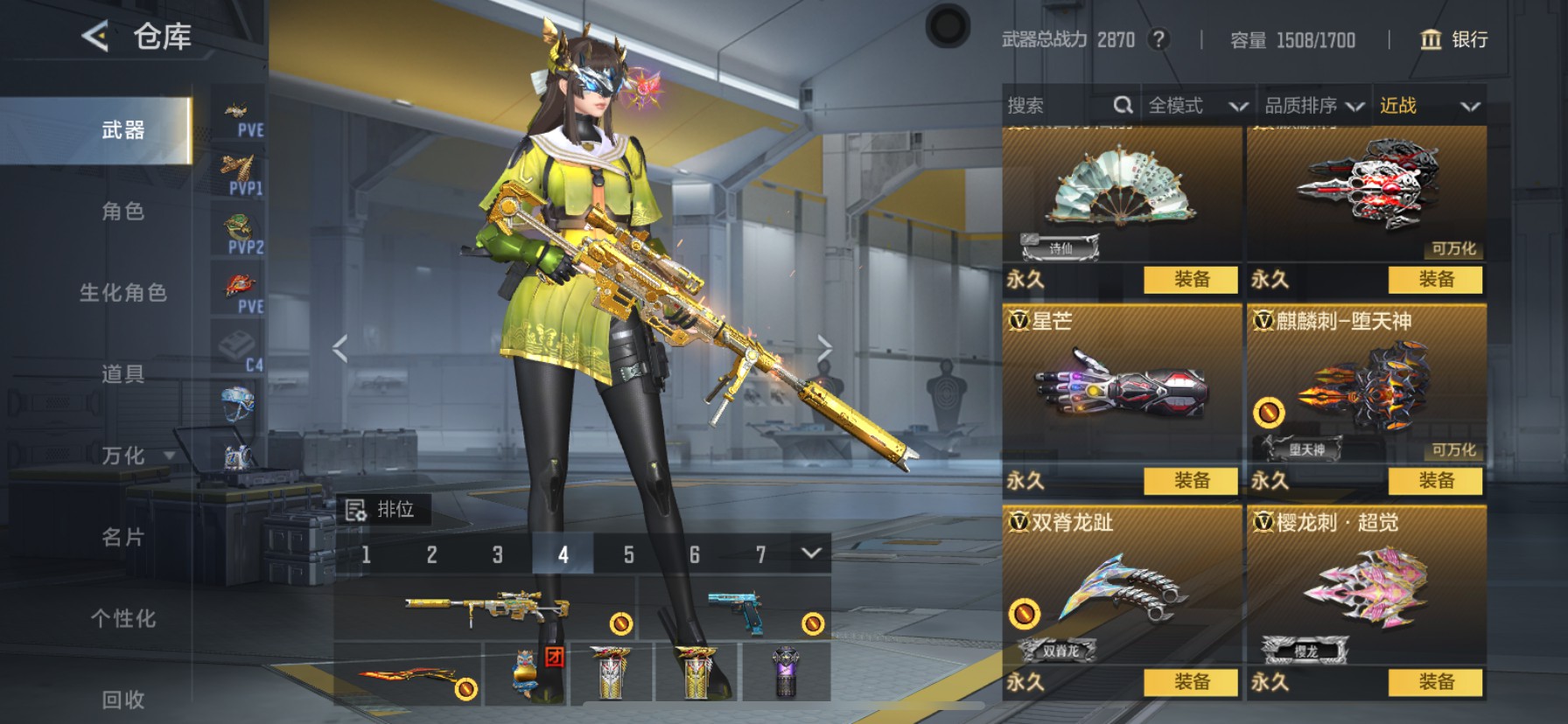
Task: Open the 银行 bank
Action: pyautogui.click(x=1453, y=39)
